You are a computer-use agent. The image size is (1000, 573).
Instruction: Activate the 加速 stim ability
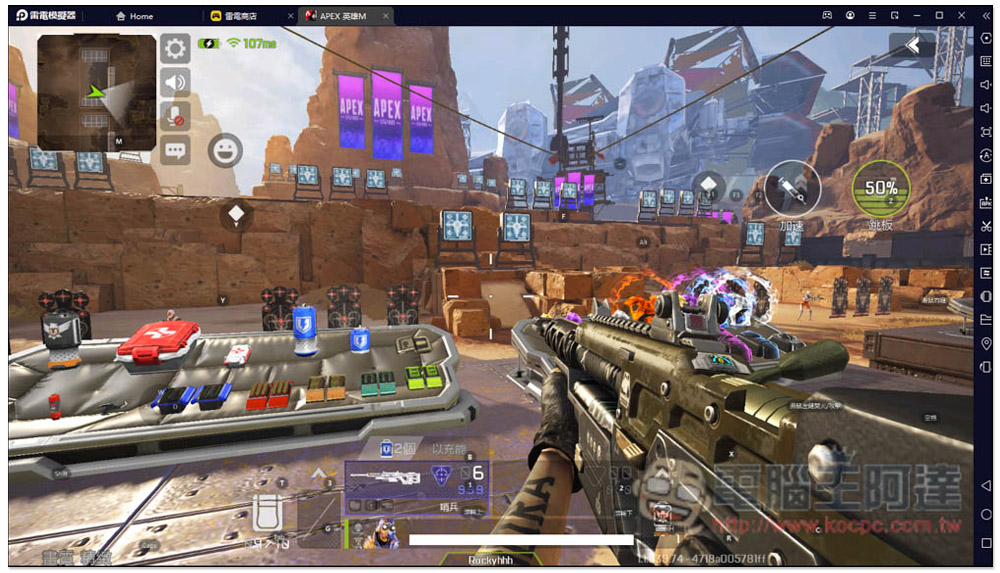[793, 188]
